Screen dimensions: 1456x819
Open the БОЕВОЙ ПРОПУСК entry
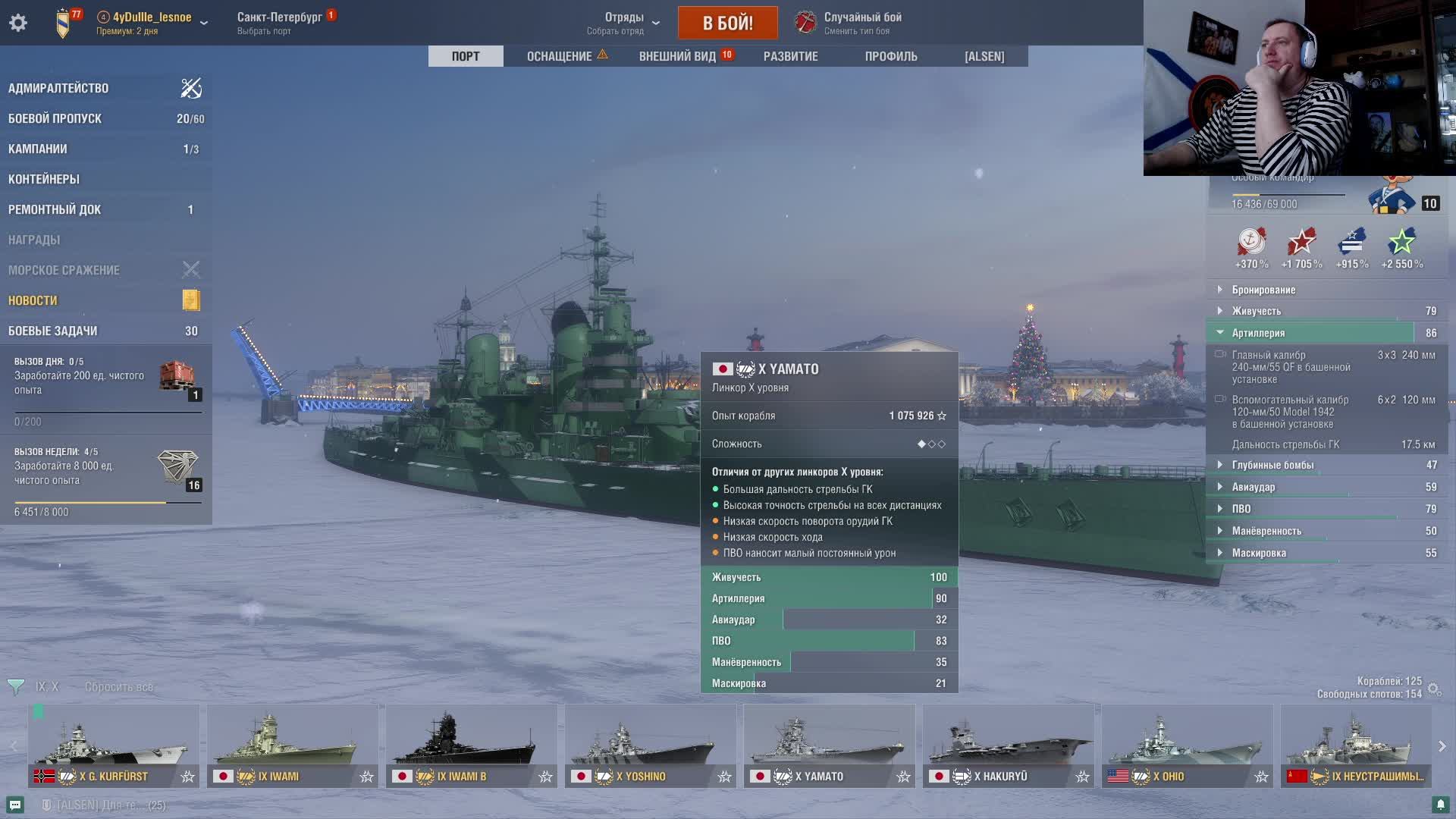(x=55, y=118)
